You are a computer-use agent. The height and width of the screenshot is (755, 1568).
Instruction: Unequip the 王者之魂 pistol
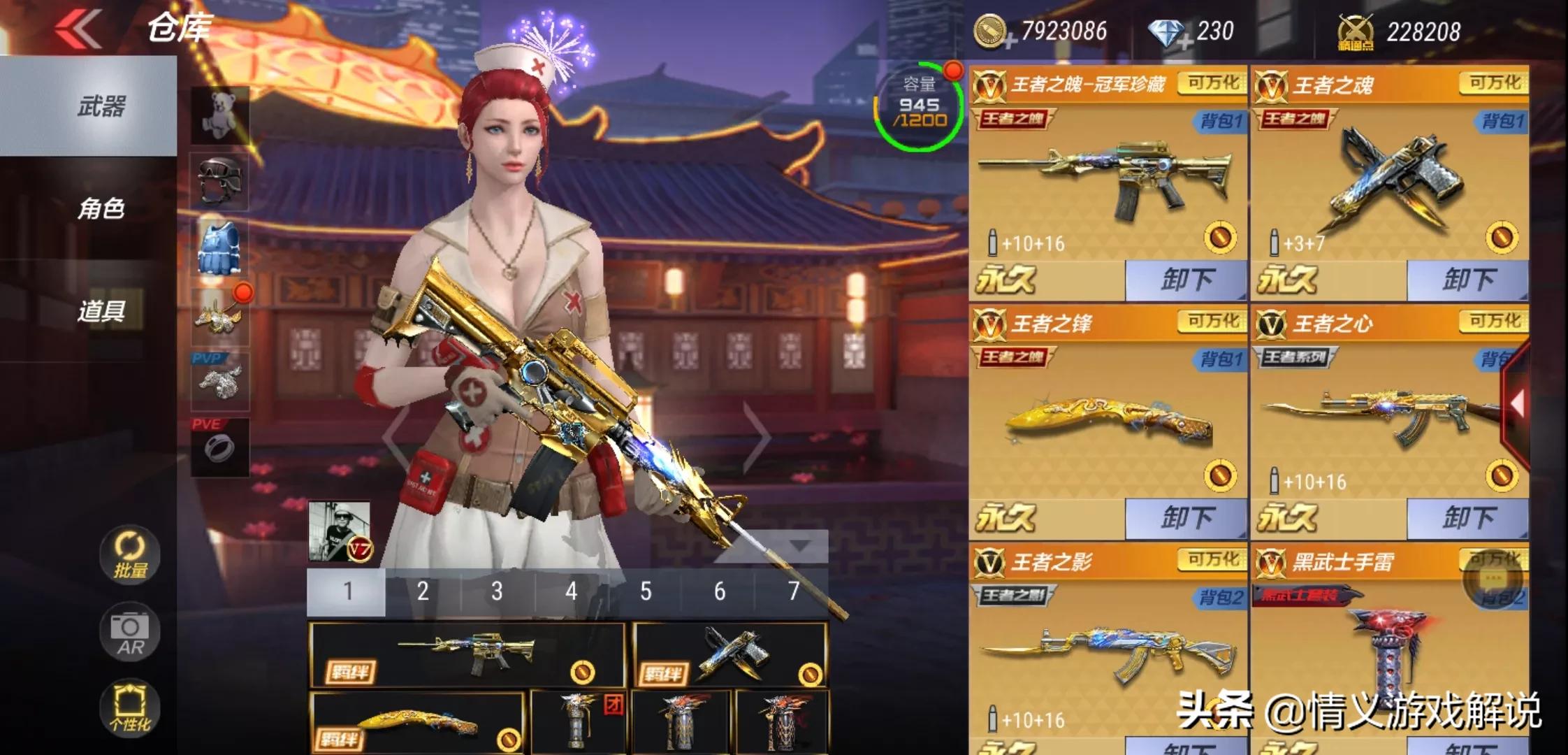point(1467,280)
